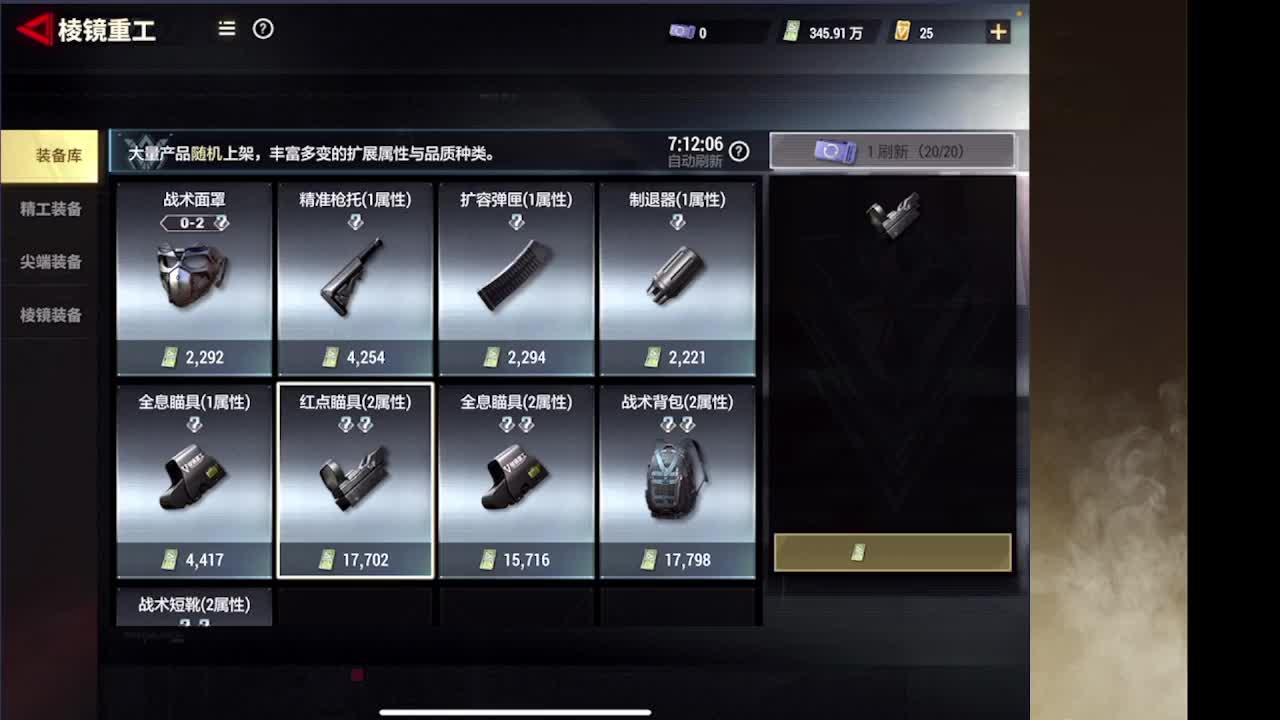Open the 装备库 category
This screenshot has height=720, width=1280.
pyautogui.click(x=48, y=157)
